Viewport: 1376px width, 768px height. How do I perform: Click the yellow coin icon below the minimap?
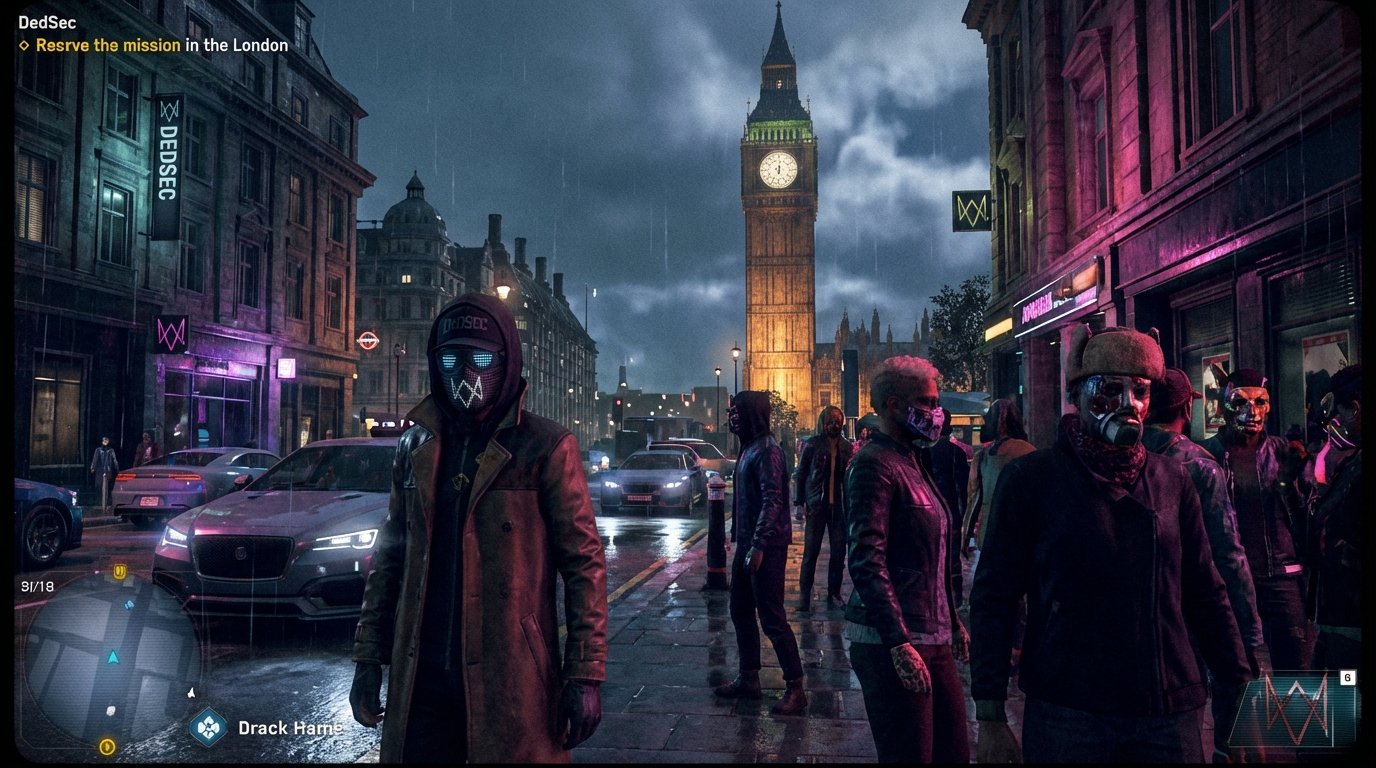click(x=108, y=746)
